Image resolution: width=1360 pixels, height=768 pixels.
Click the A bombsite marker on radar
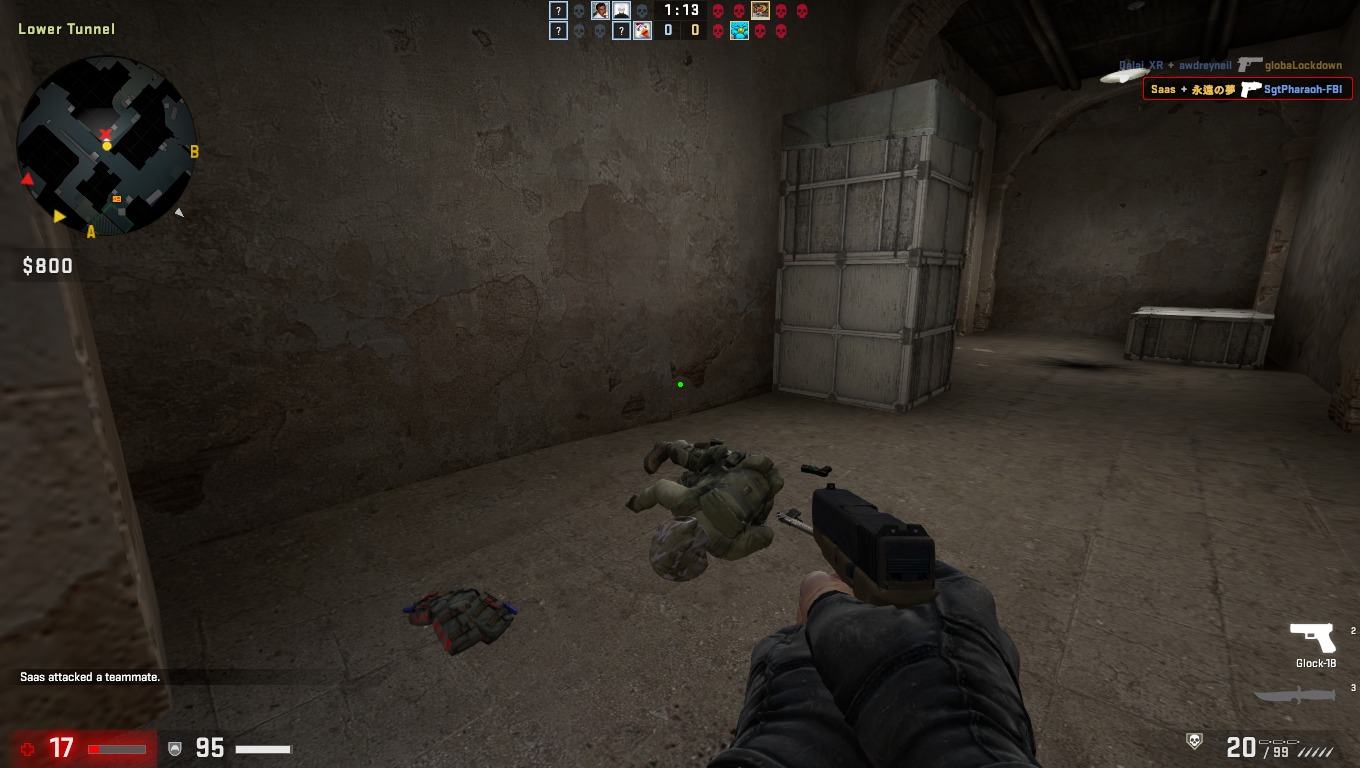[x=91, y=232]
